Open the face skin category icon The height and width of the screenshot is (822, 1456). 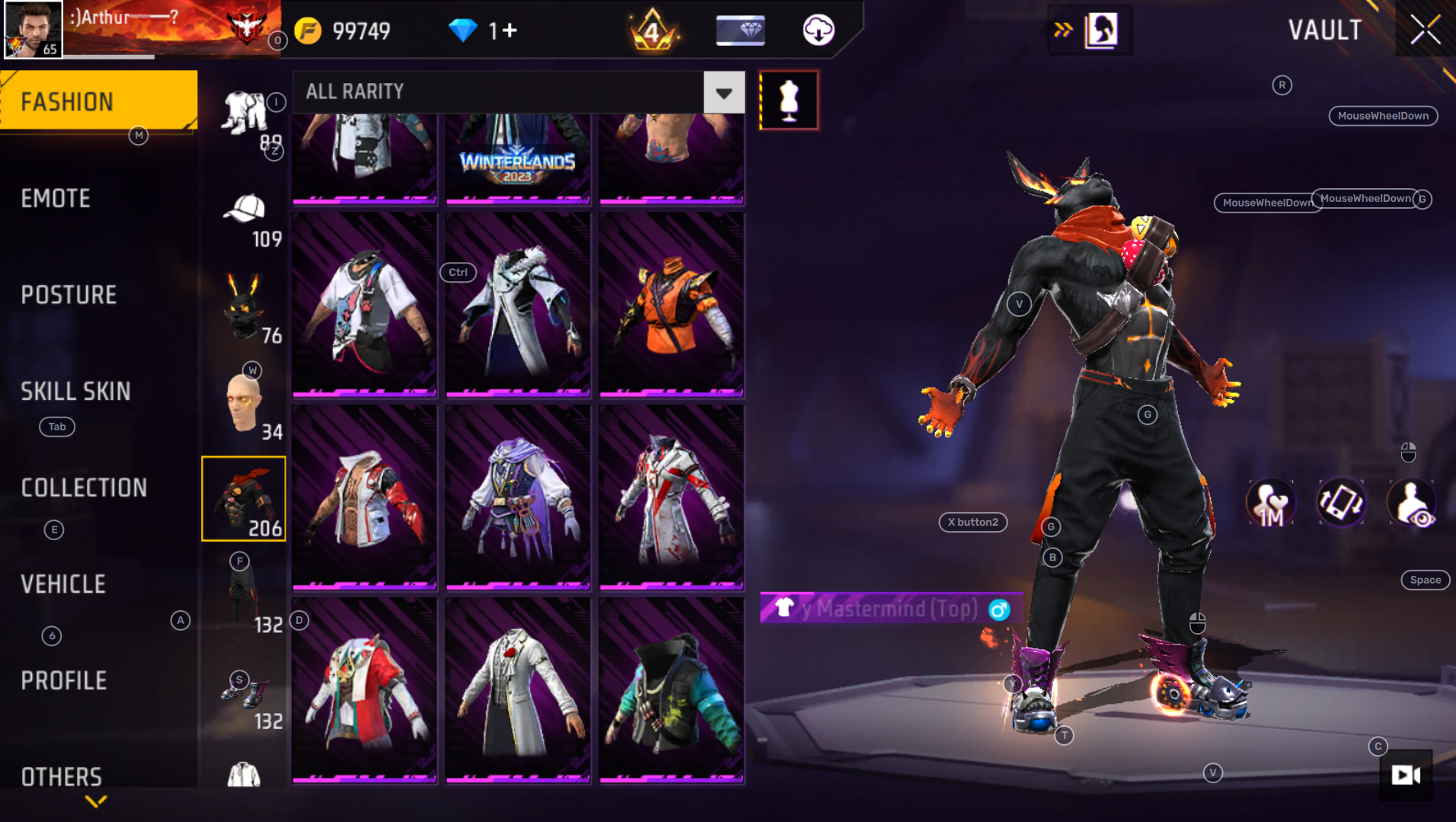point(244,401)
